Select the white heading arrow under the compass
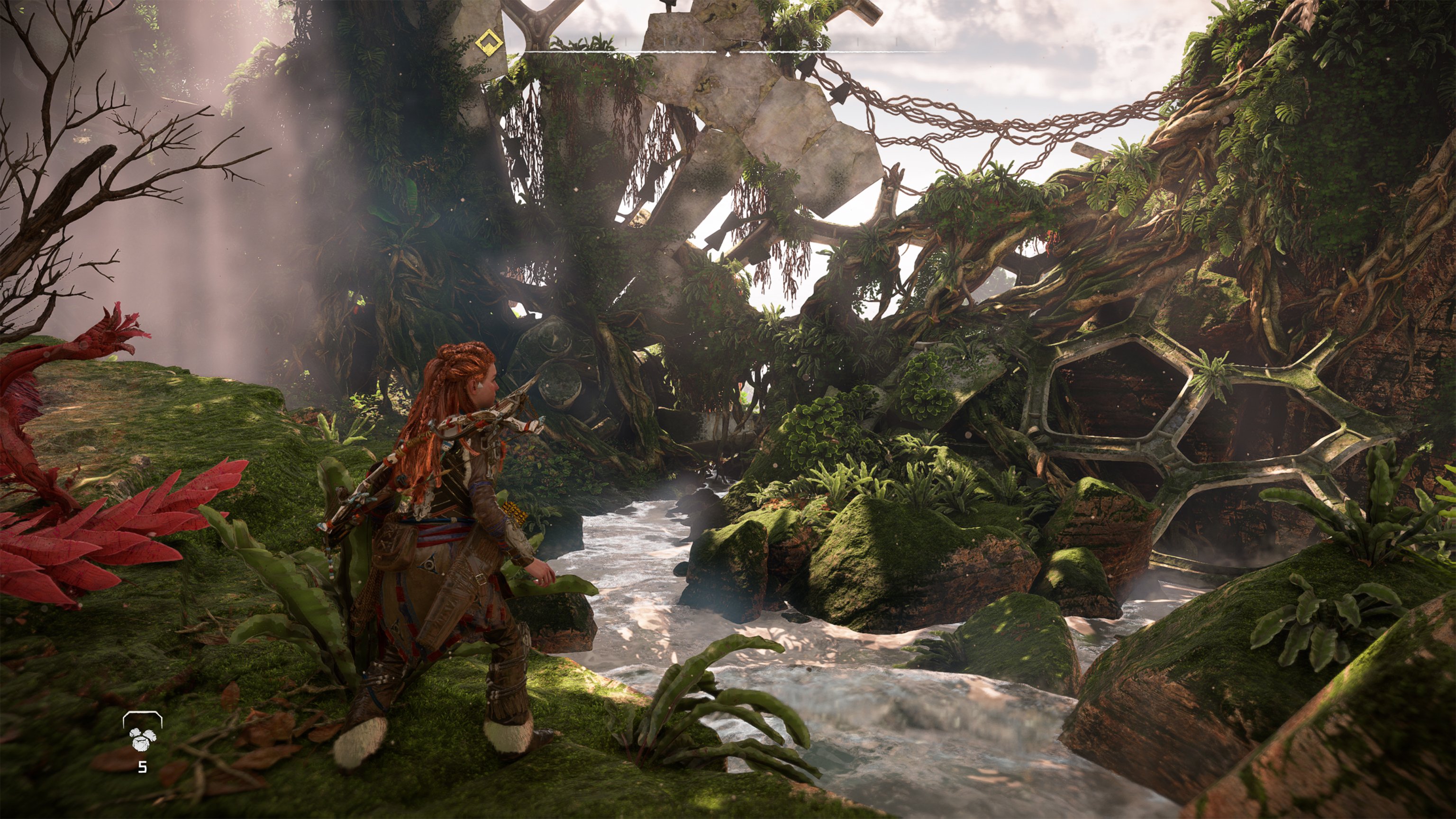 728,55
